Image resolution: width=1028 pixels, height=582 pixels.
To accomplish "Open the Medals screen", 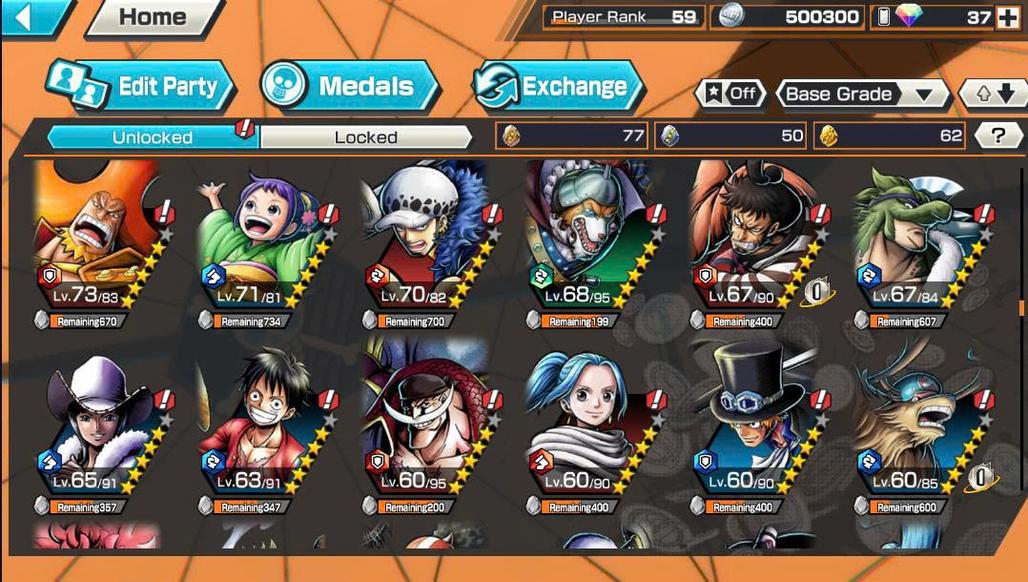I will (x=351, y=87).
